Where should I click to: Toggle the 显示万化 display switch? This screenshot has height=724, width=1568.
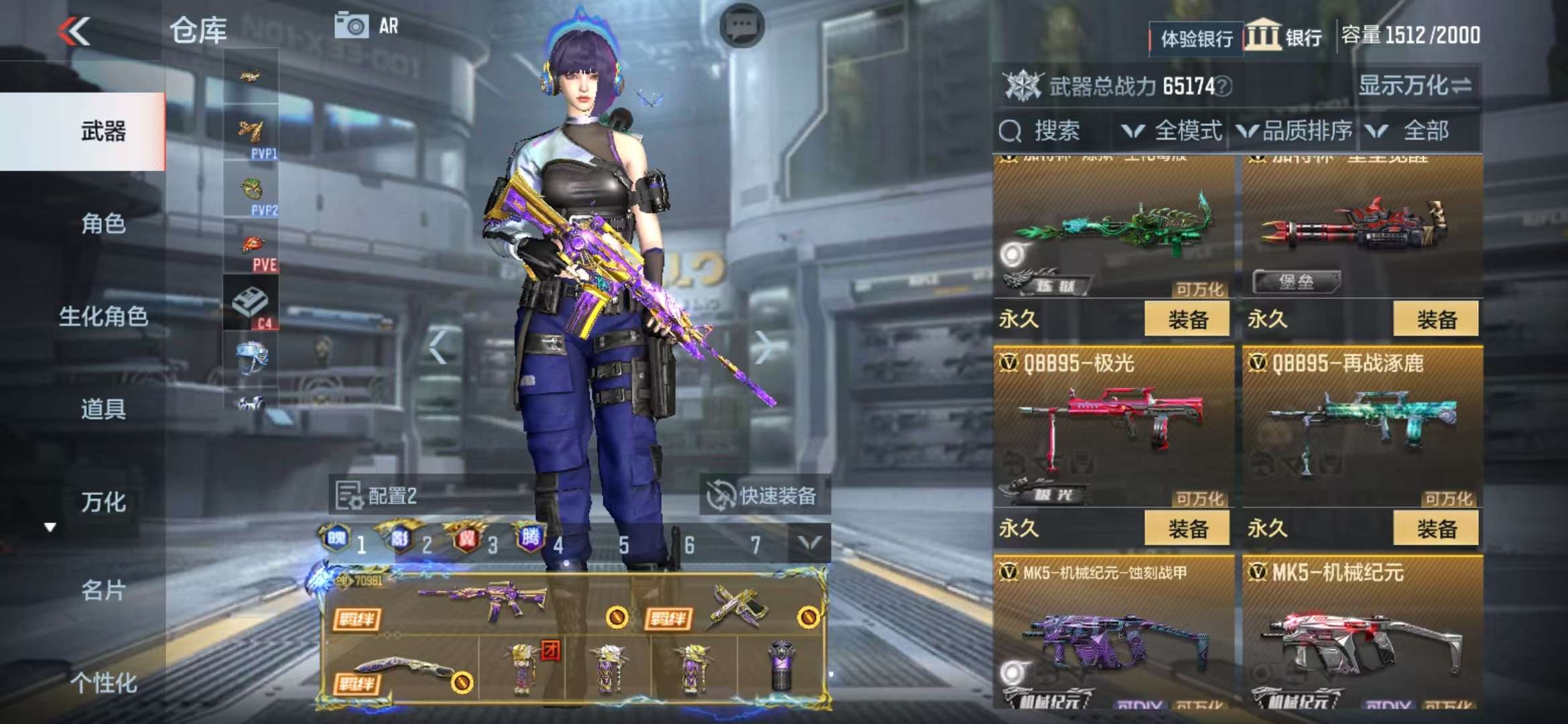tap(1415, 86)
